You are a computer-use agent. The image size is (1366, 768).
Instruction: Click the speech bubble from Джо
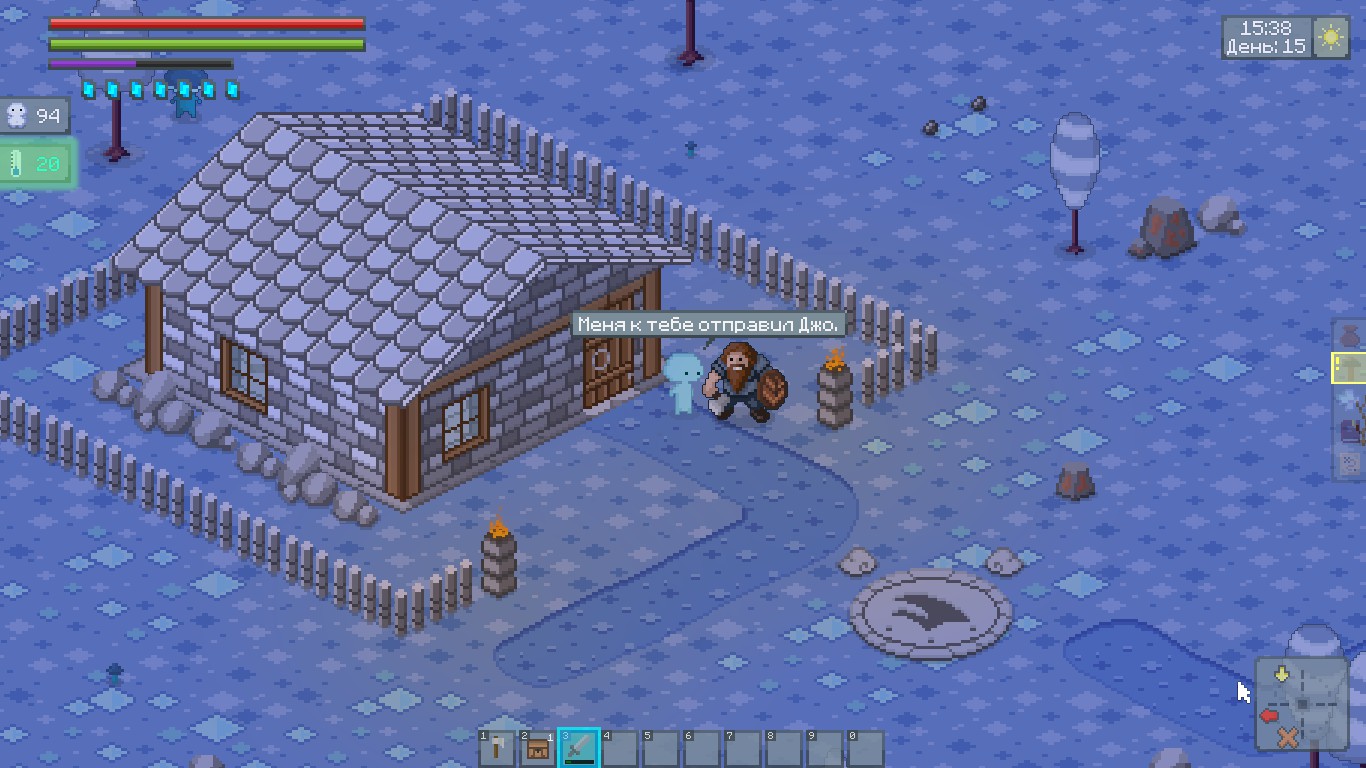coord(708,323)
